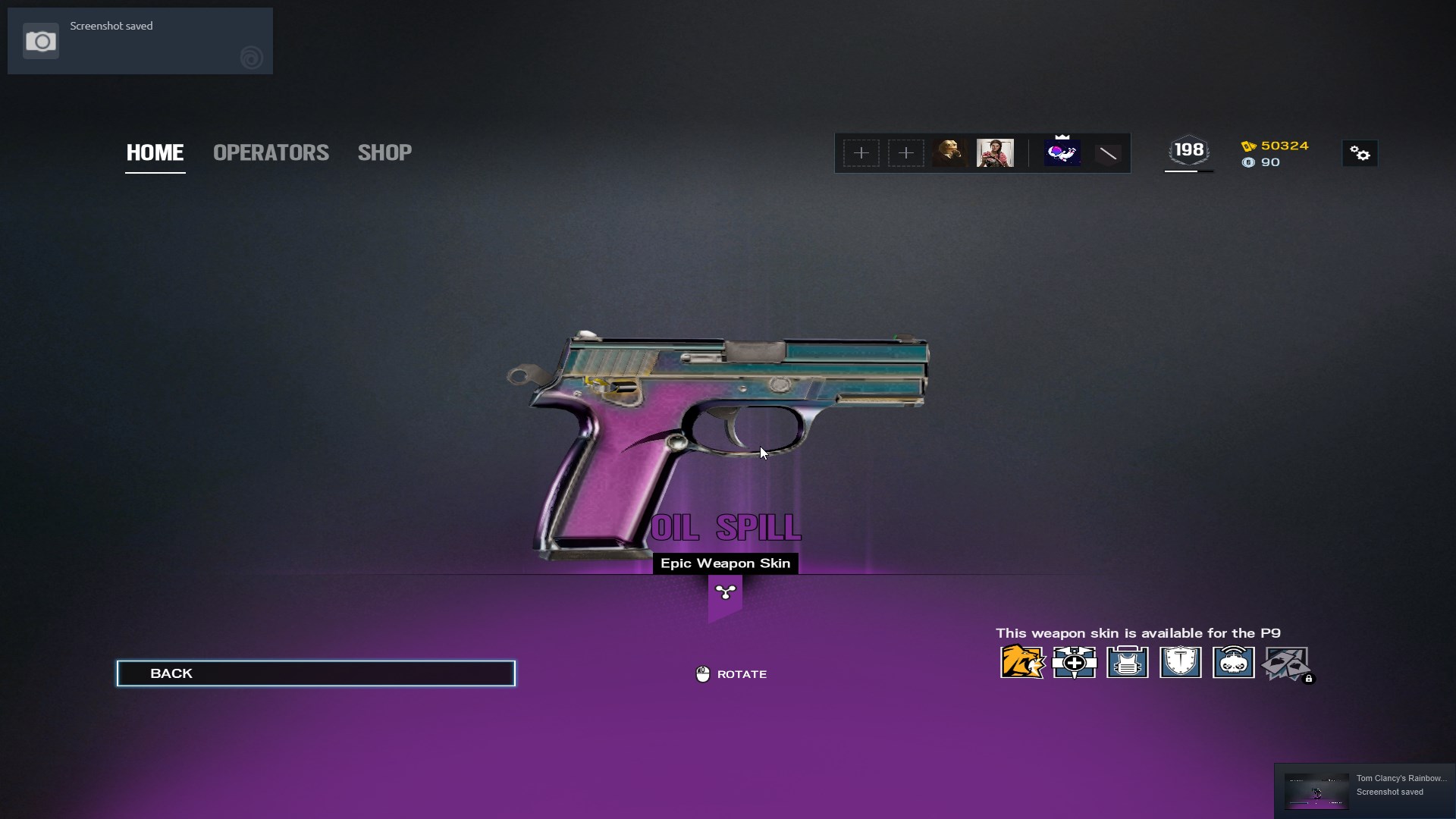Select the frog avatar squad member
Viewport: 1456px width, 819px height.
pos(949,153)
